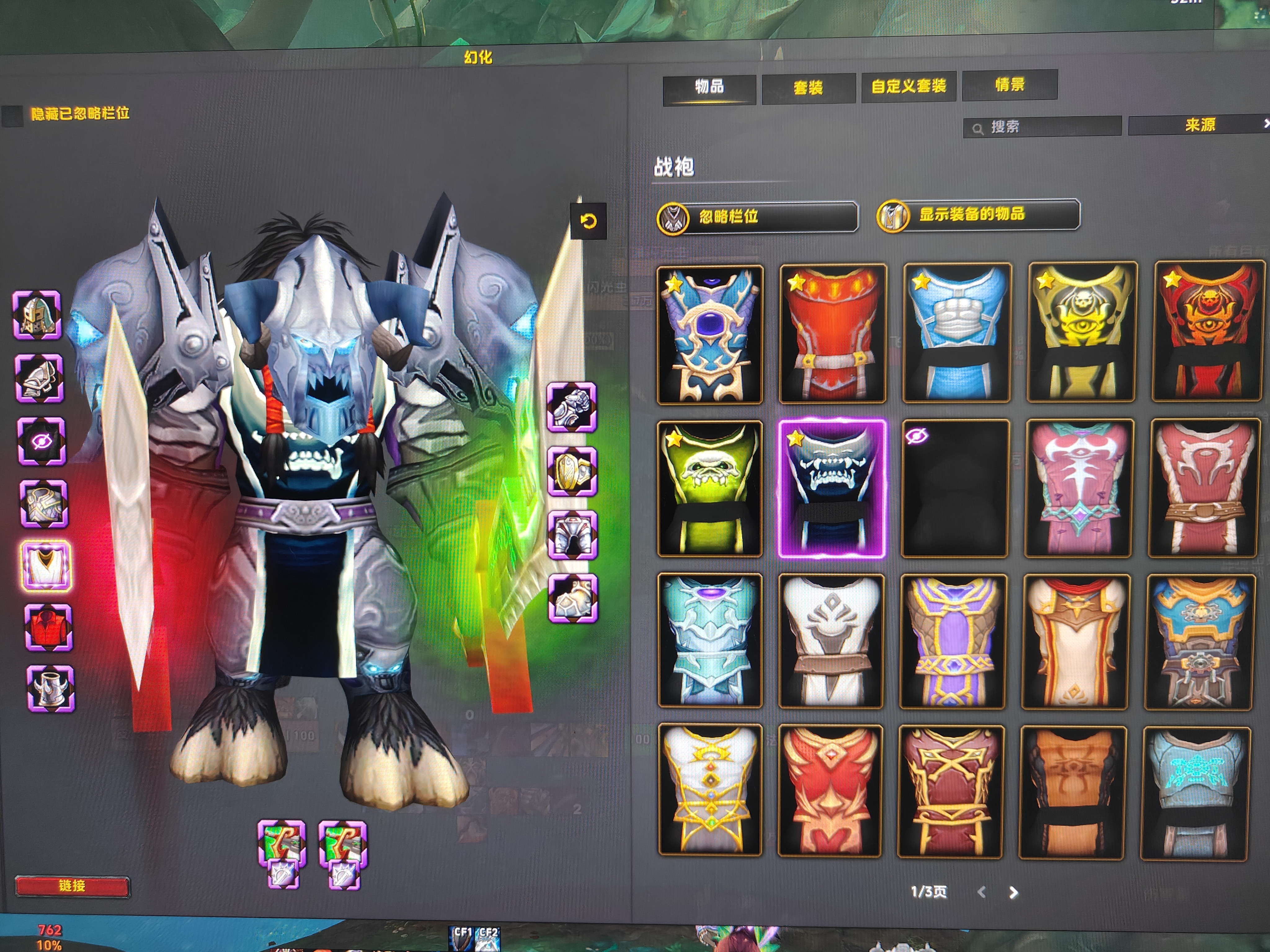Click the red 链接 button

72,885
